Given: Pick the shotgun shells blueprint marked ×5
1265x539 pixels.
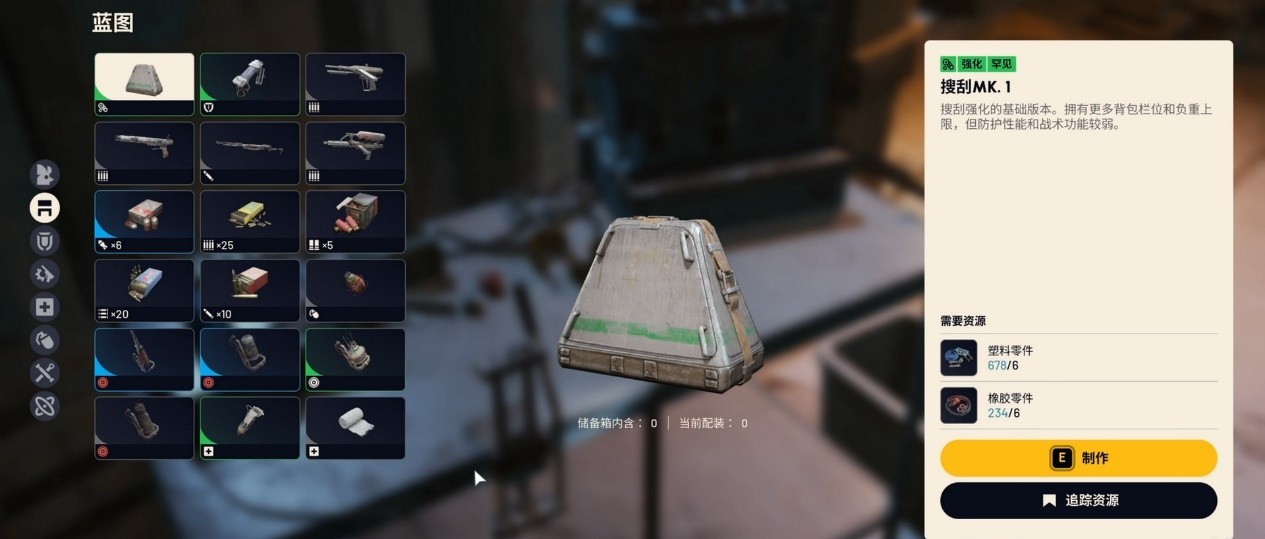Looking at the screenshot, I should pyautogui.click(x=355, y=221).
